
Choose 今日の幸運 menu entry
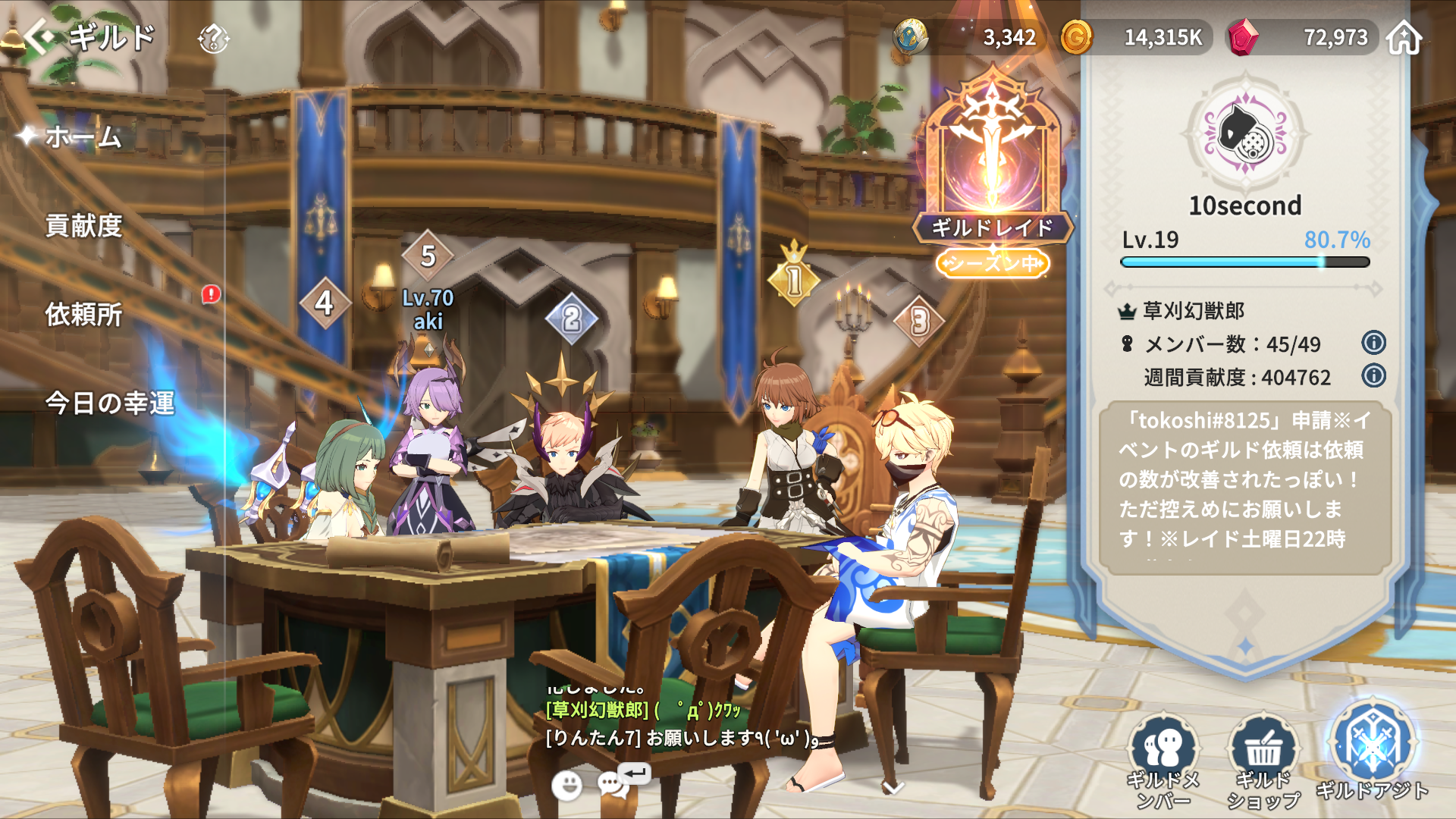[110, 403]
